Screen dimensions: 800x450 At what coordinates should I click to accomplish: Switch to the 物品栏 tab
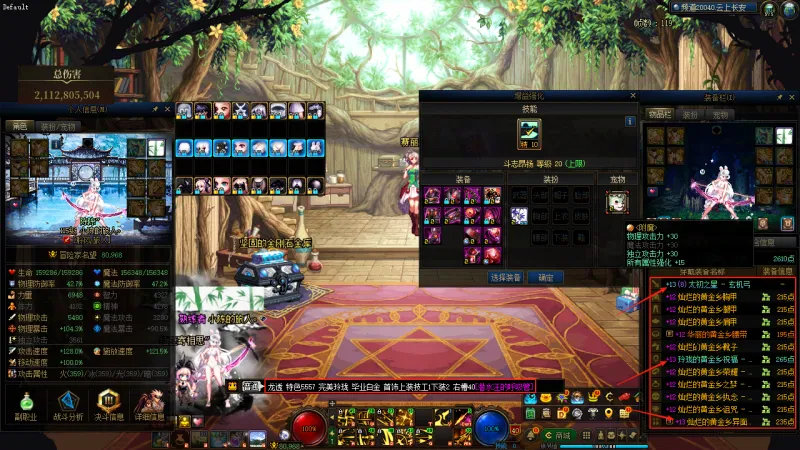(658, 114)
